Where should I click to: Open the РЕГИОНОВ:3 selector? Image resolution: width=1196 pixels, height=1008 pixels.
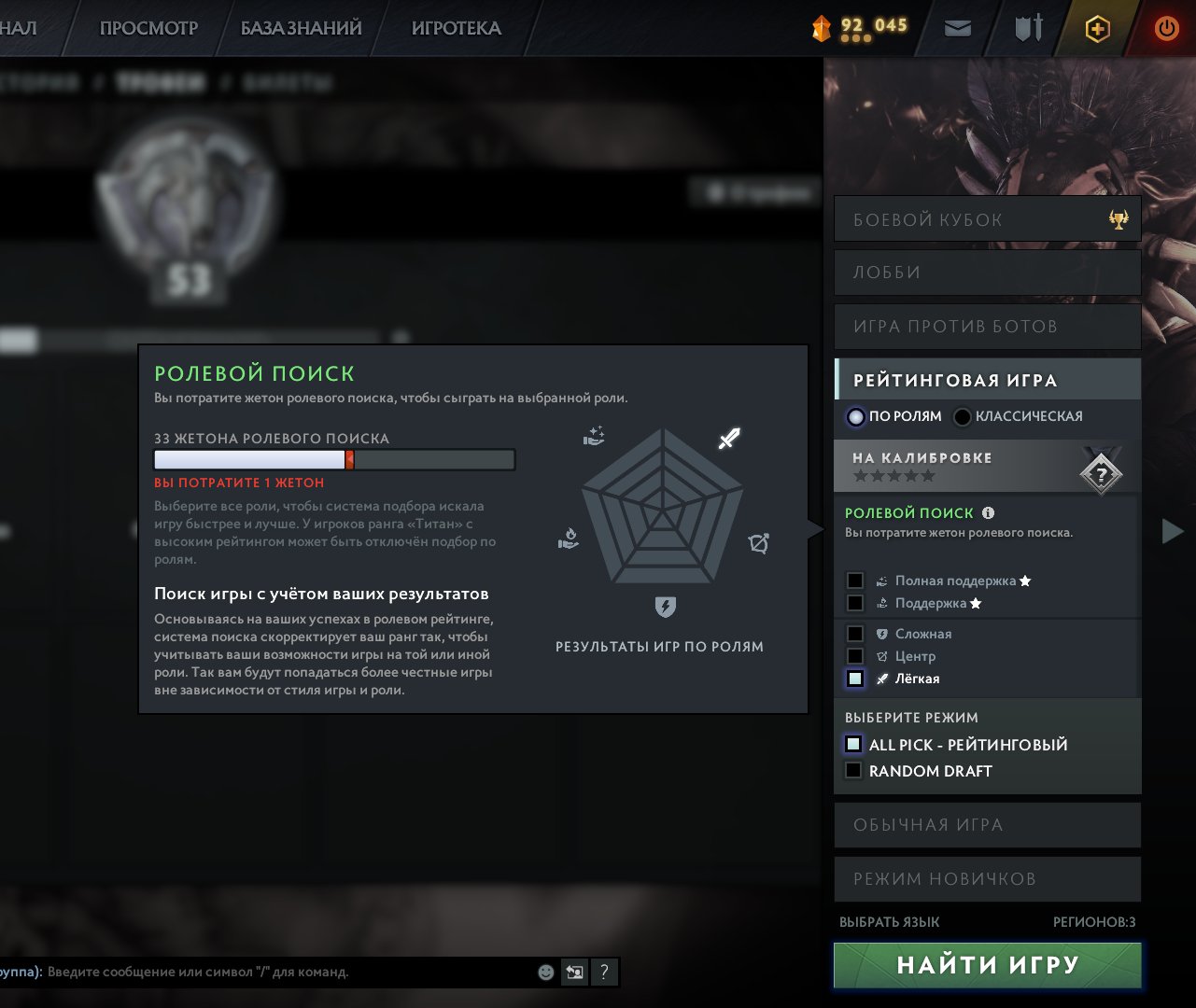tap(1092, 921)
